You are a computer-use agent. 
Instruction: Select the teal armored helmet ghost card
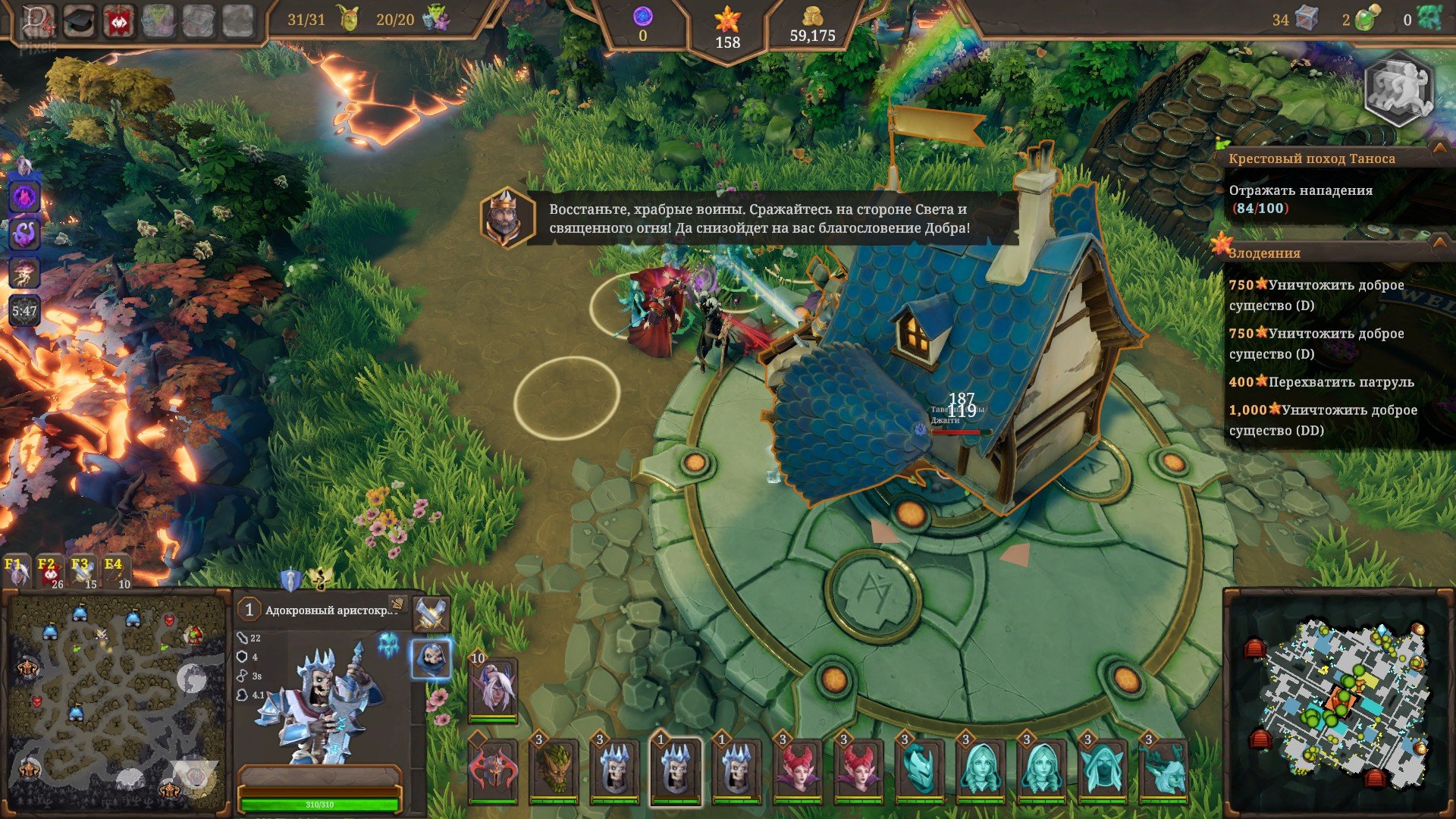click(919, 770)
